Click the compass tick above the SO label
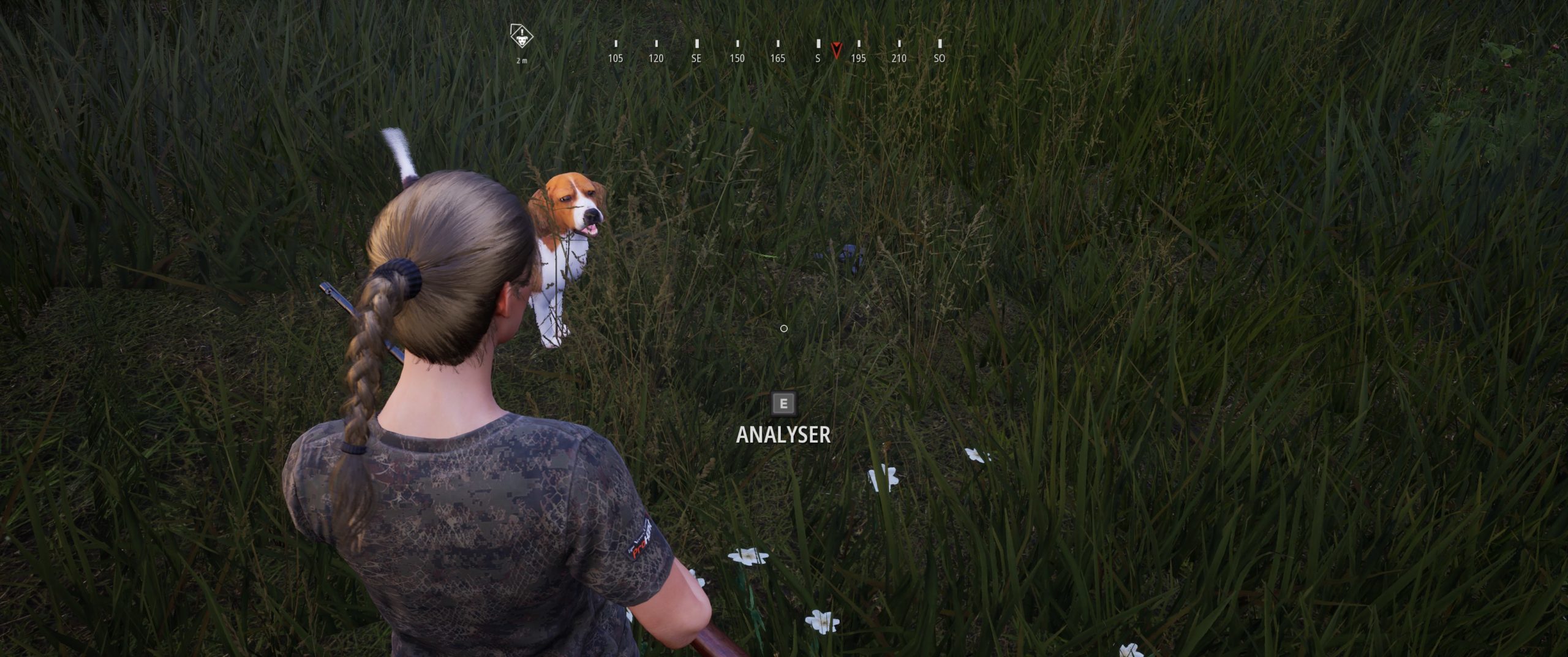The image size is (1568, 657). click(x=939, y=43)
